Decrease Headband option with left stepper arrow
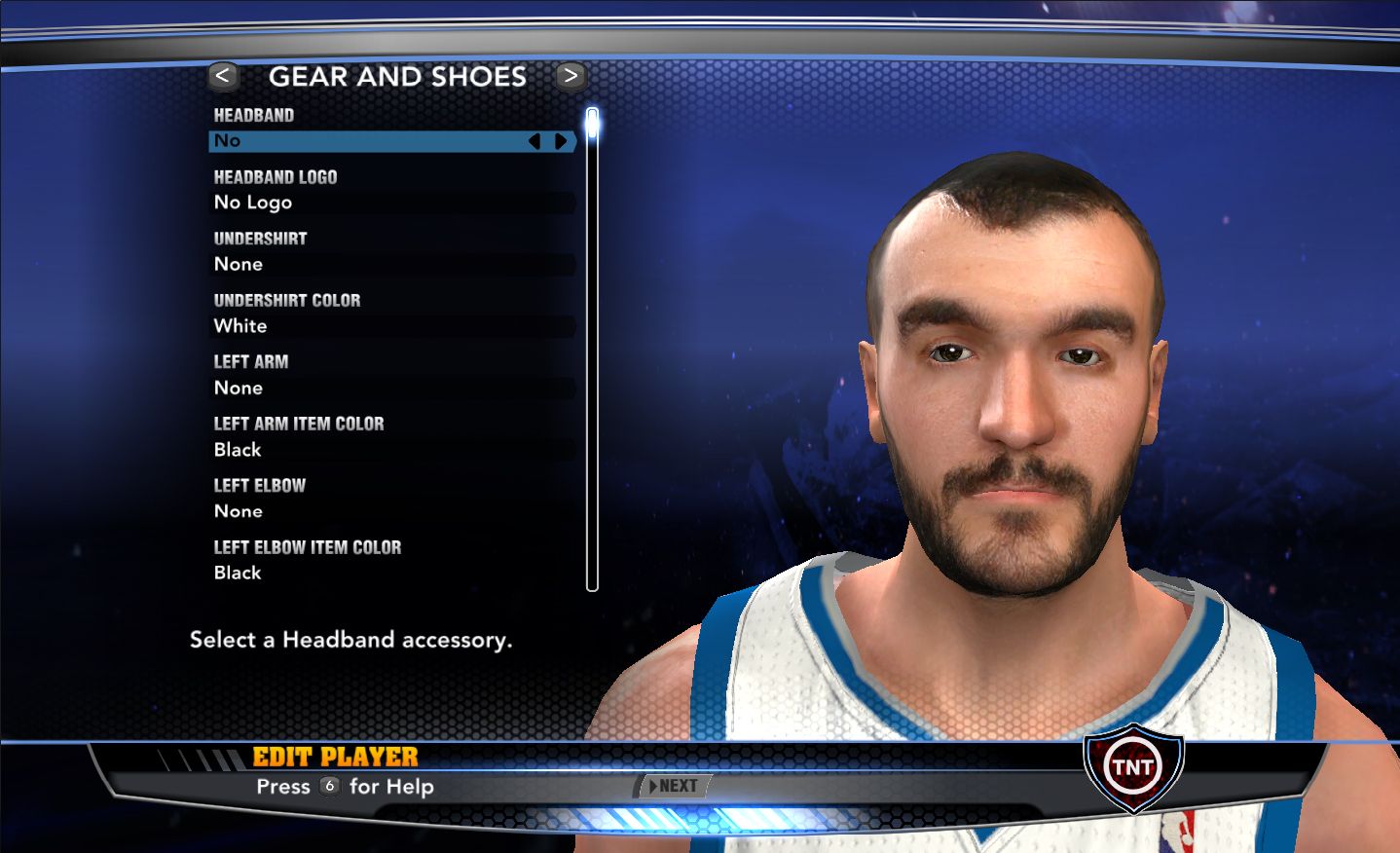The image size is (1400, 853). (534, 141)
